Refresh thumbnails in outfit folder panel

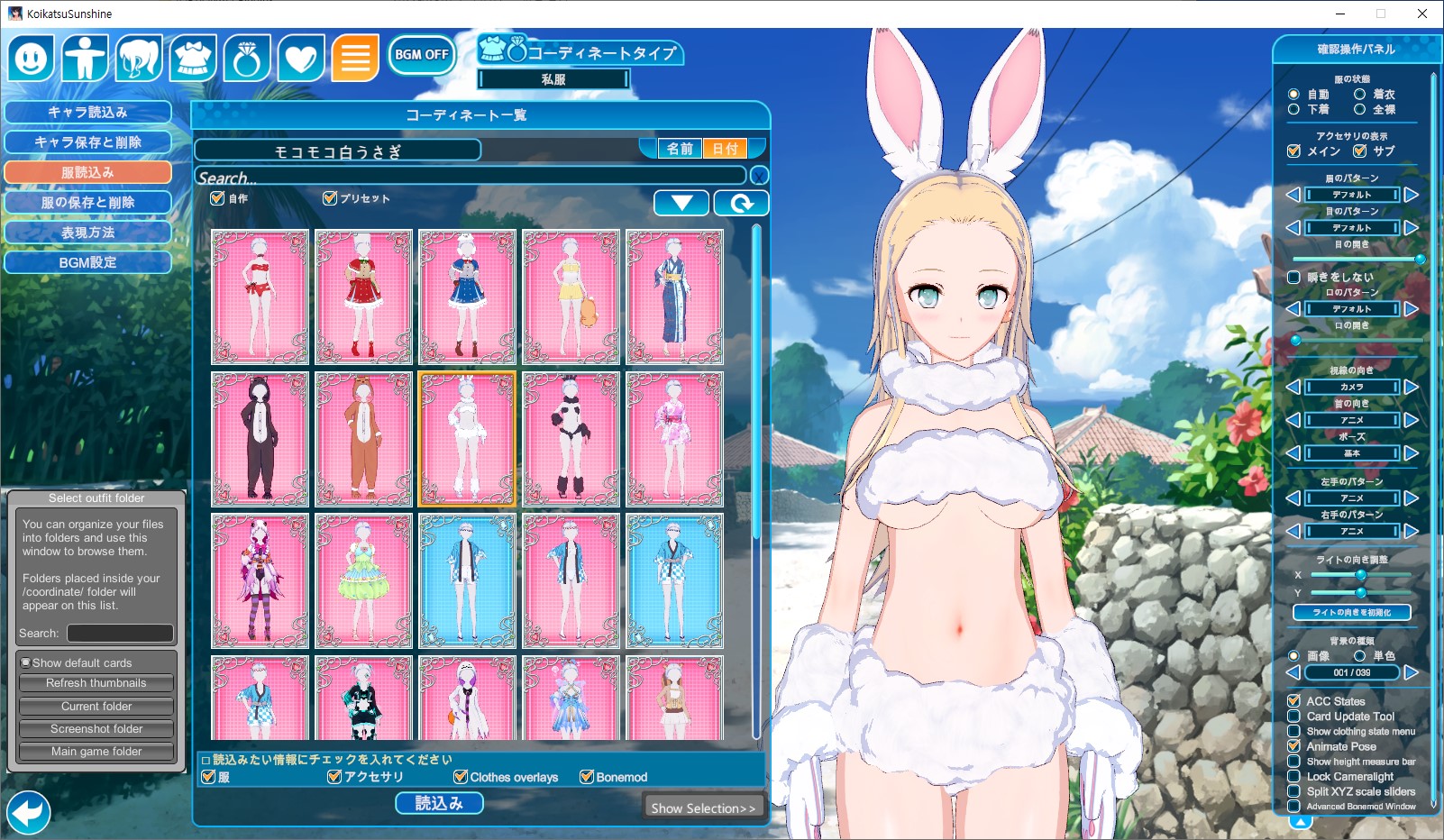pyautogui.click(x=96, y=683)
